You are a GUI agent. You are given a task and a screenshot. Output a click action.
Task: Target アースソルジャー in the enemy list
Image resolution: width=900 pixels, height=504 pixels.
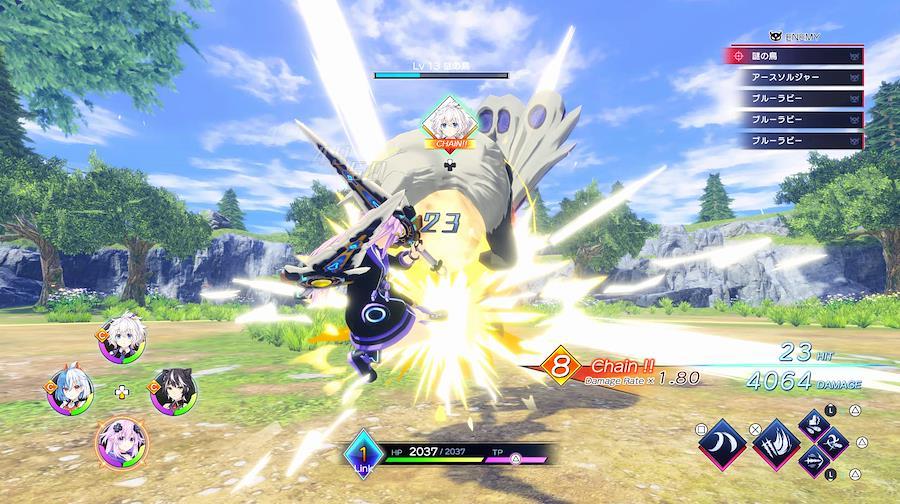794,77
